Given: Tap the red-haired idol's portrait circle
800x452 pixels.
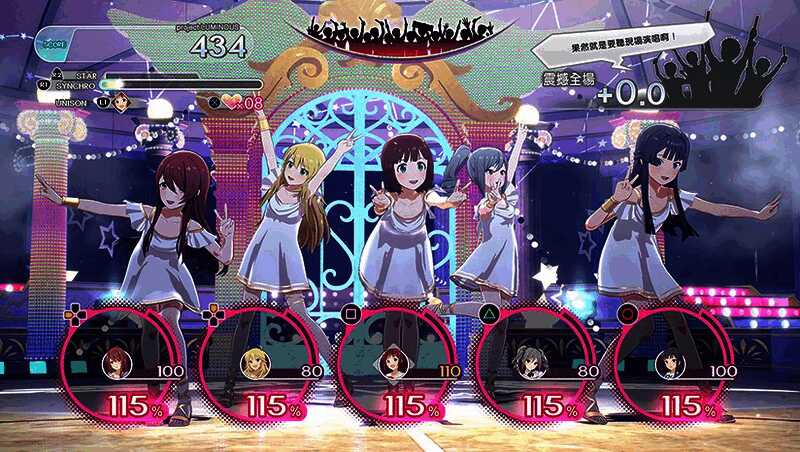Looking at the screenshot, I should click(x=117, y=363).
